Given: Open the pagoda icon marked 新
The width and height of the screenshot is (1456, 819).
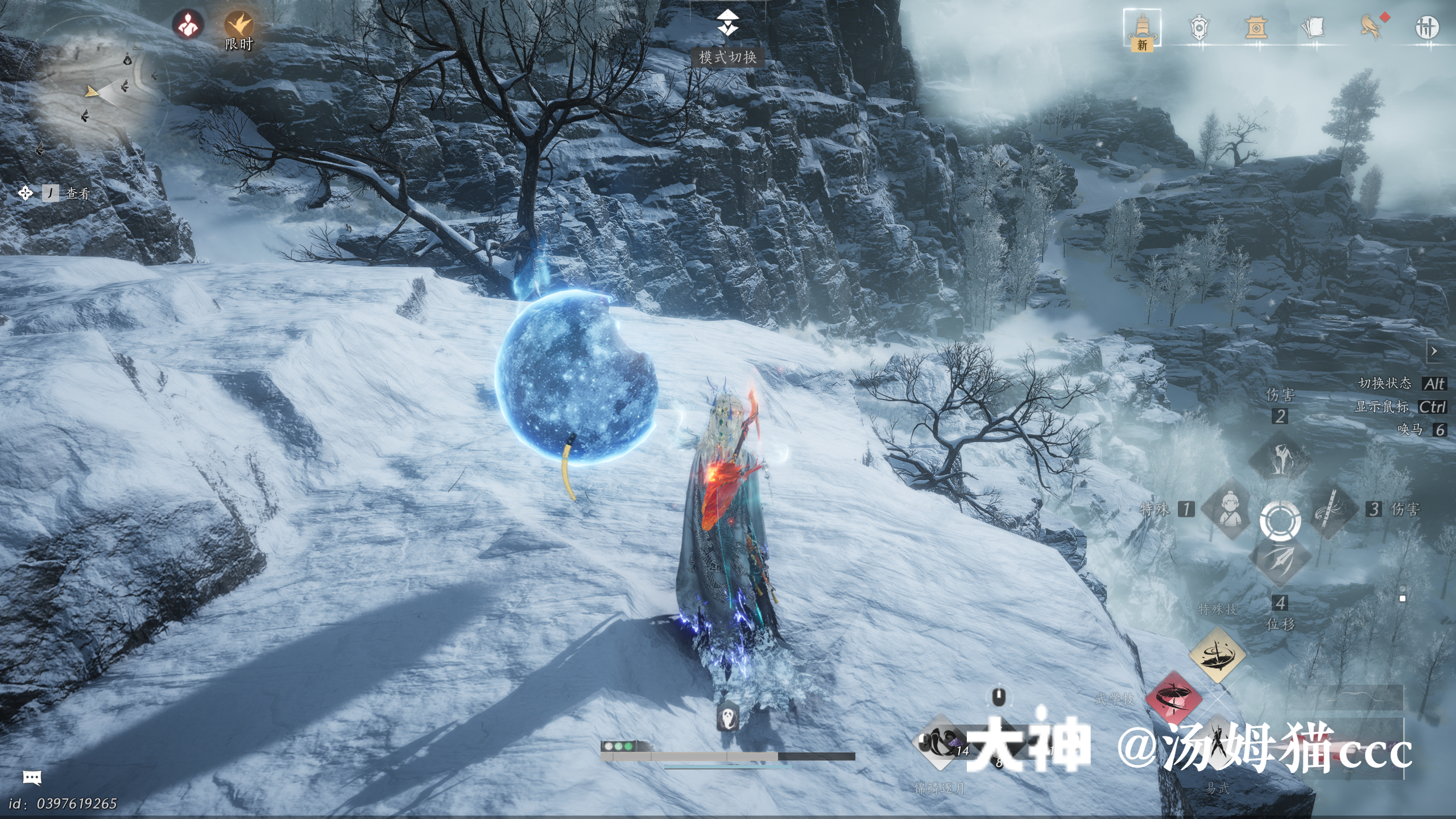Looking at the screenshot, I should coord(1142,28).
